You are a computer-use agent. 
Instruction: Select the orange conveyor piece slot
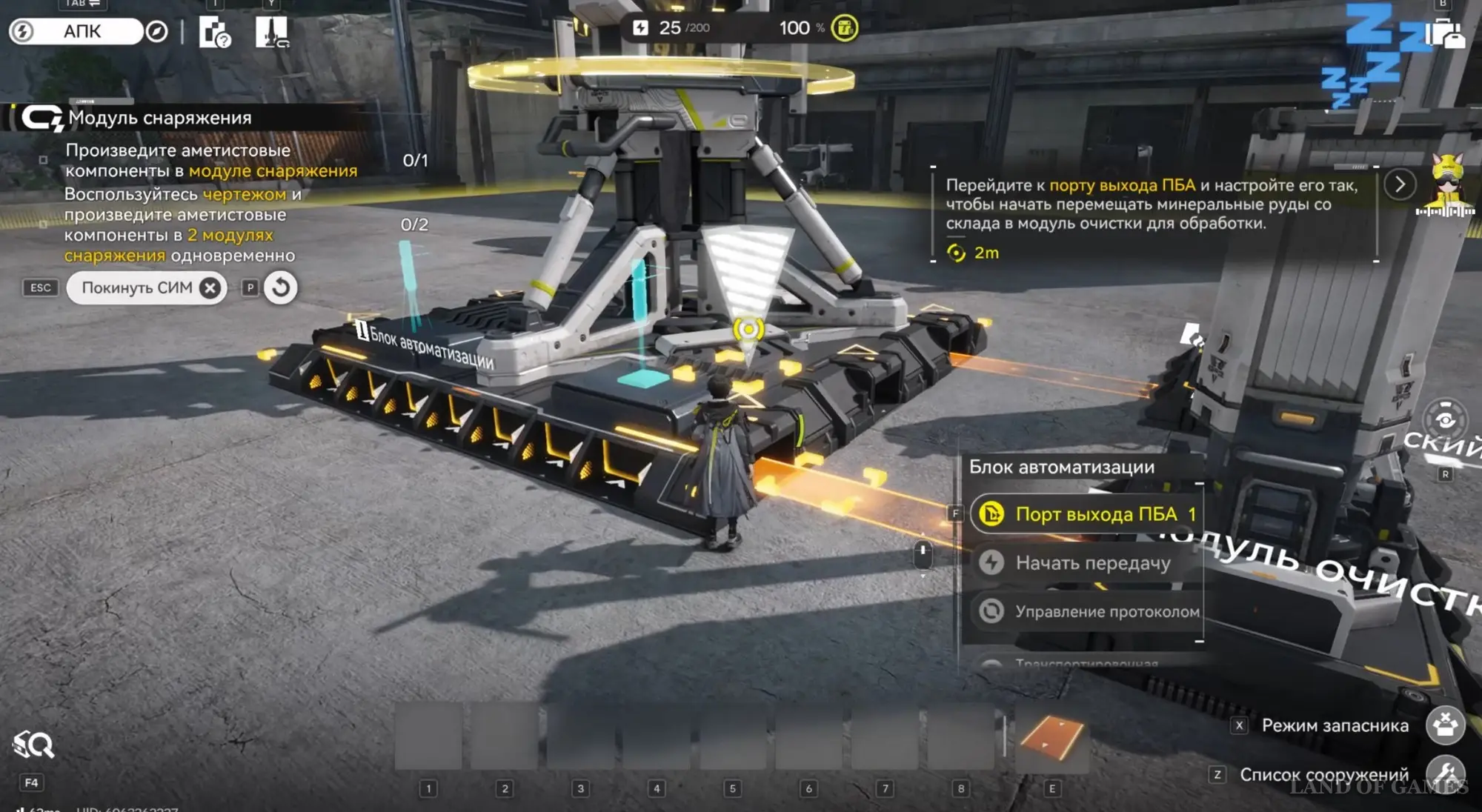[1051, 737]
